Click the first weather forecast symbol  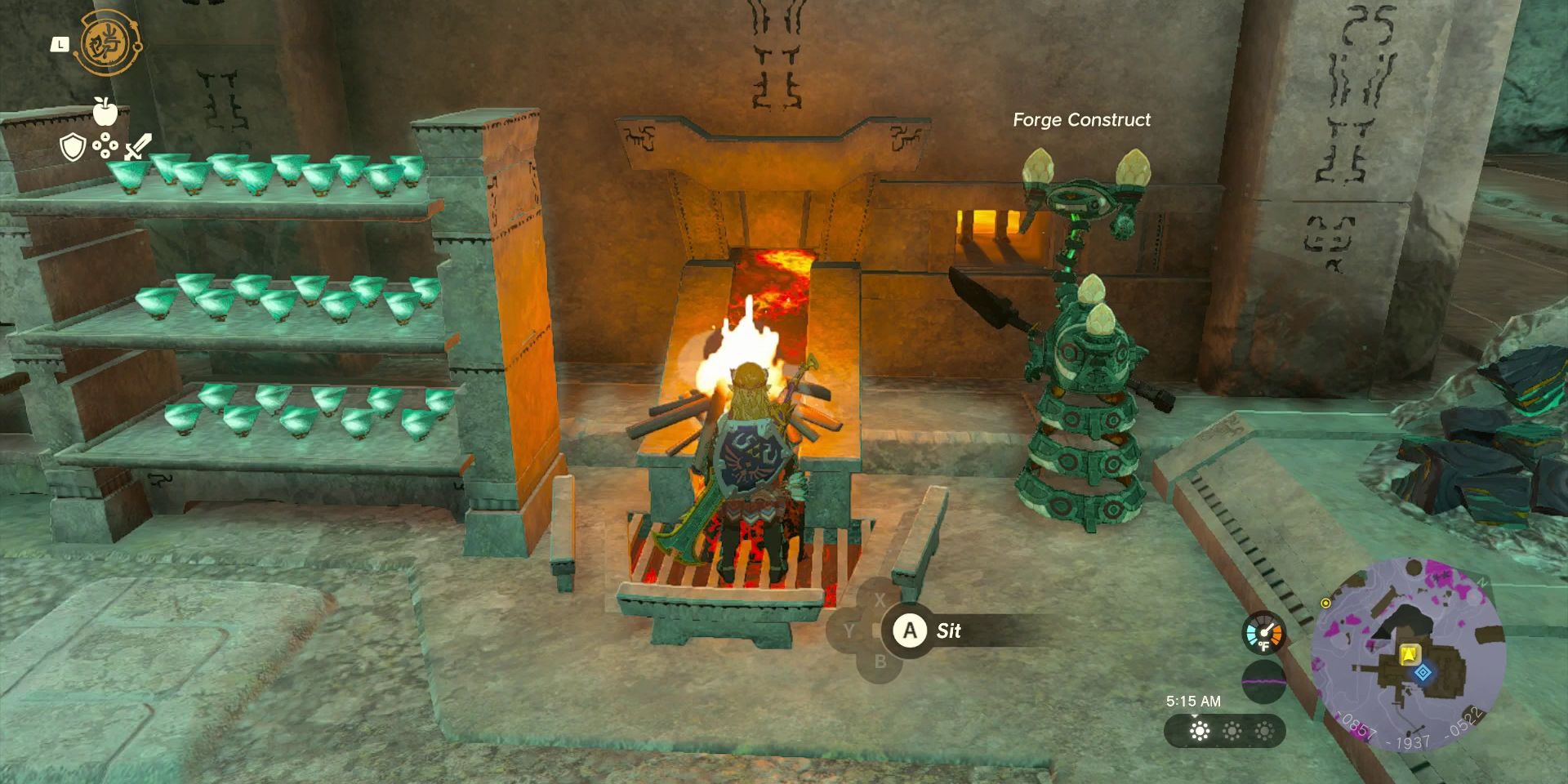point(1198,730)
